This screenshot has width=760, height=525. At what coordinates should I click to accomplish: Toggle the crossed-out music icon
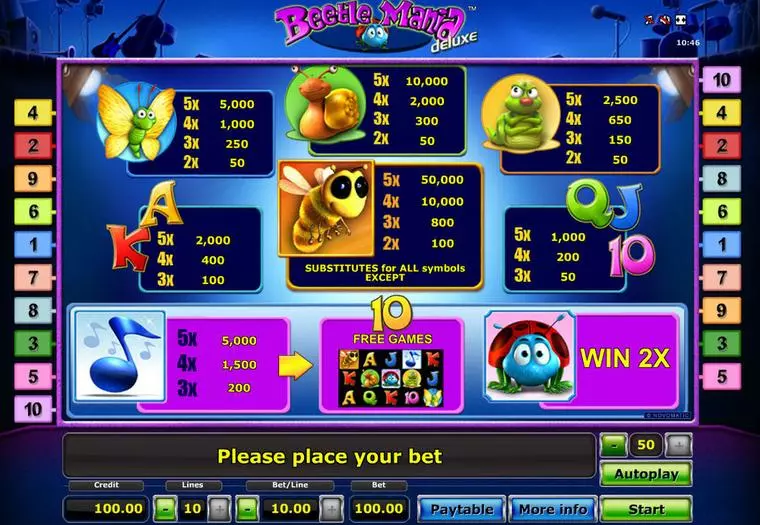(649, 19)
